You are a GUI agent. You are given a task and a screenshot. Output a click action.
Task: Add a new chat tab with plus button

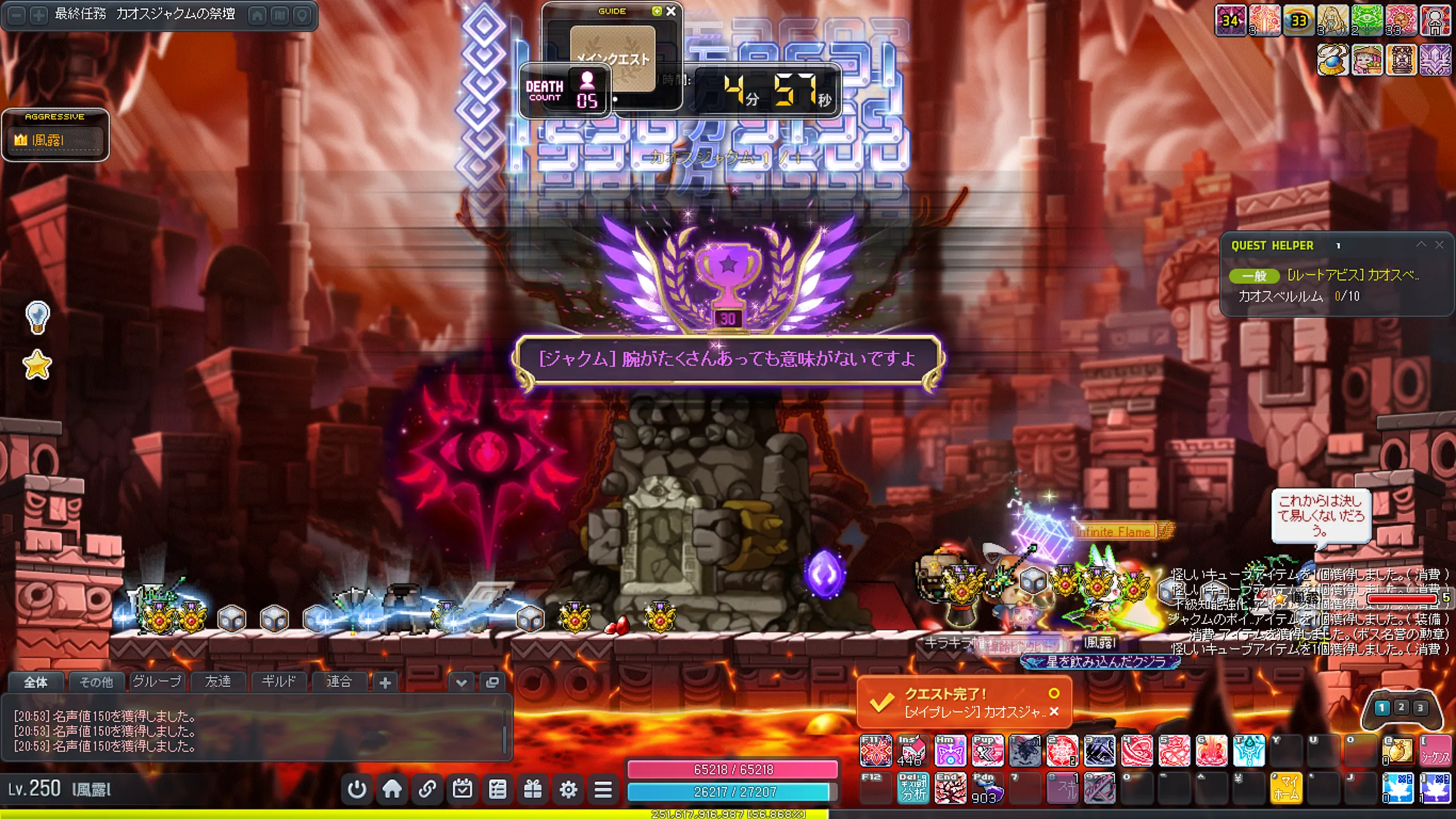(x=385, y=682)
